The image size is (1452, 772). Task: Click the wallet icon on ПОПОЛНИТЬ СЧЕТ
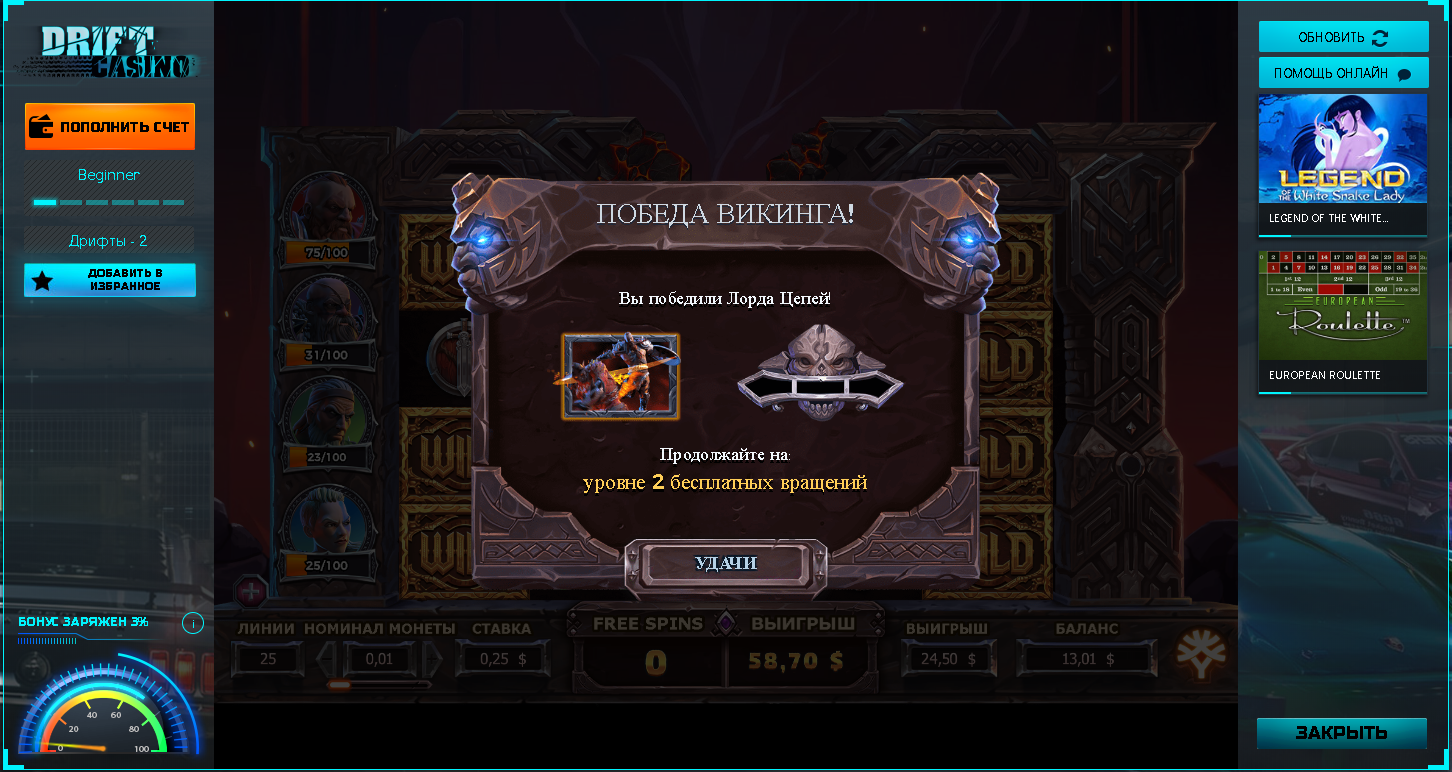41,126
